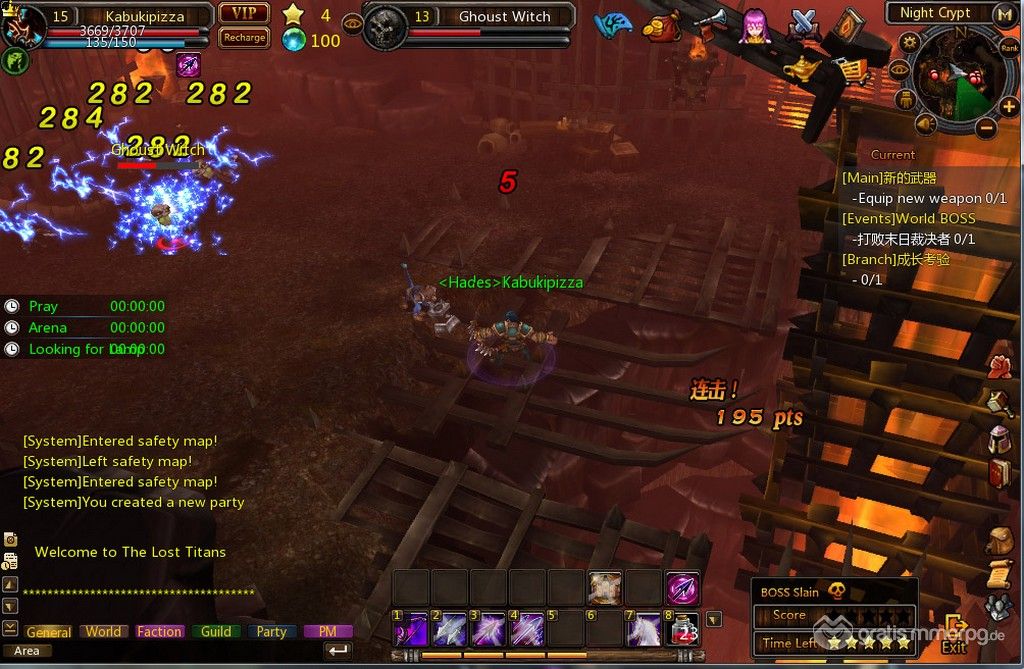Click the pink-haired girl icon
This screenshot has width=1024, height=669.
point(755,27)
